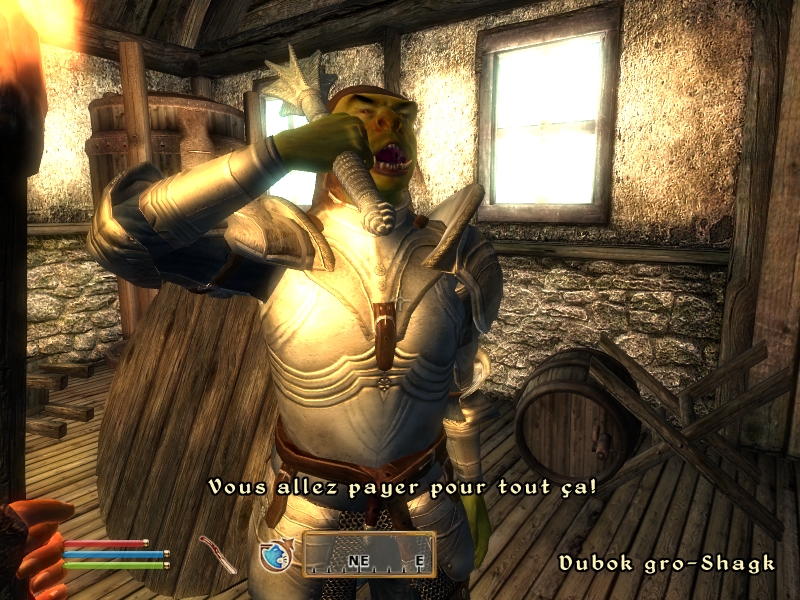
Task: Select the blue active spell icon
Action: pyautogui.click(x=274, y=555)
